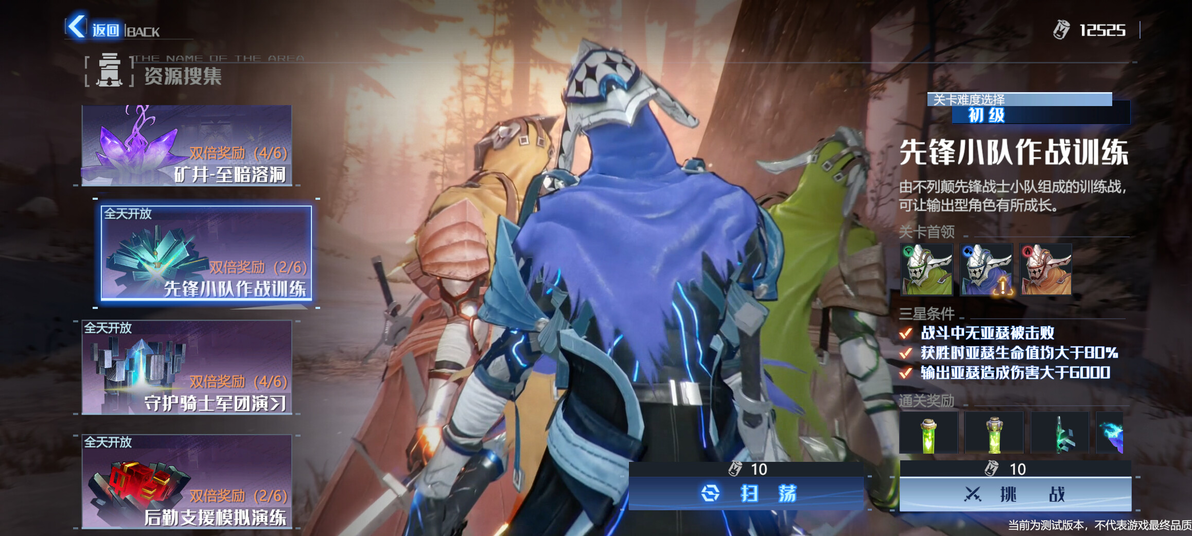Inspect the orange-cloaked boss portrait

click(x=1045, y=270)
